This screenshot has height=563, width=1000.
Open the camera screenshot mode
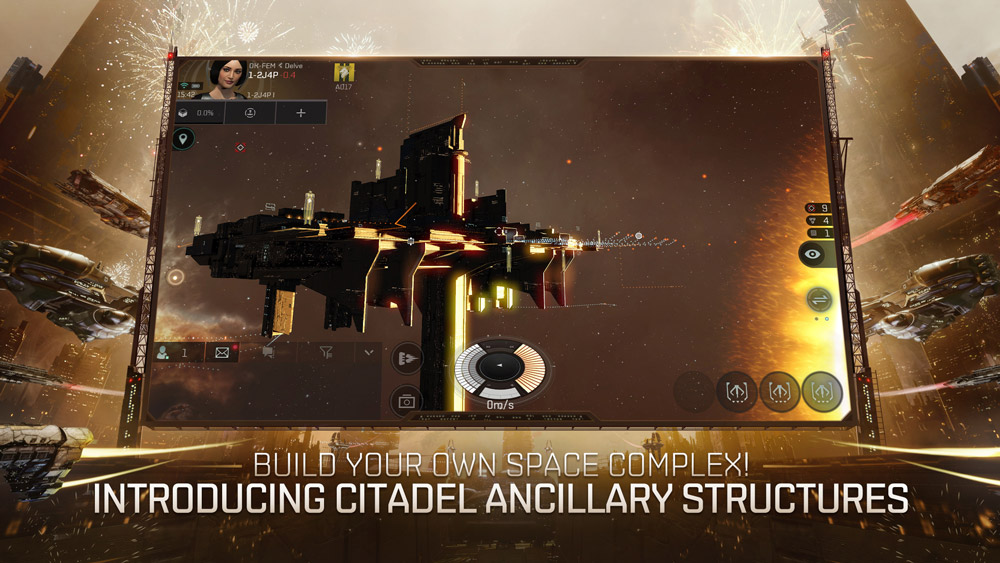(407, 401)
